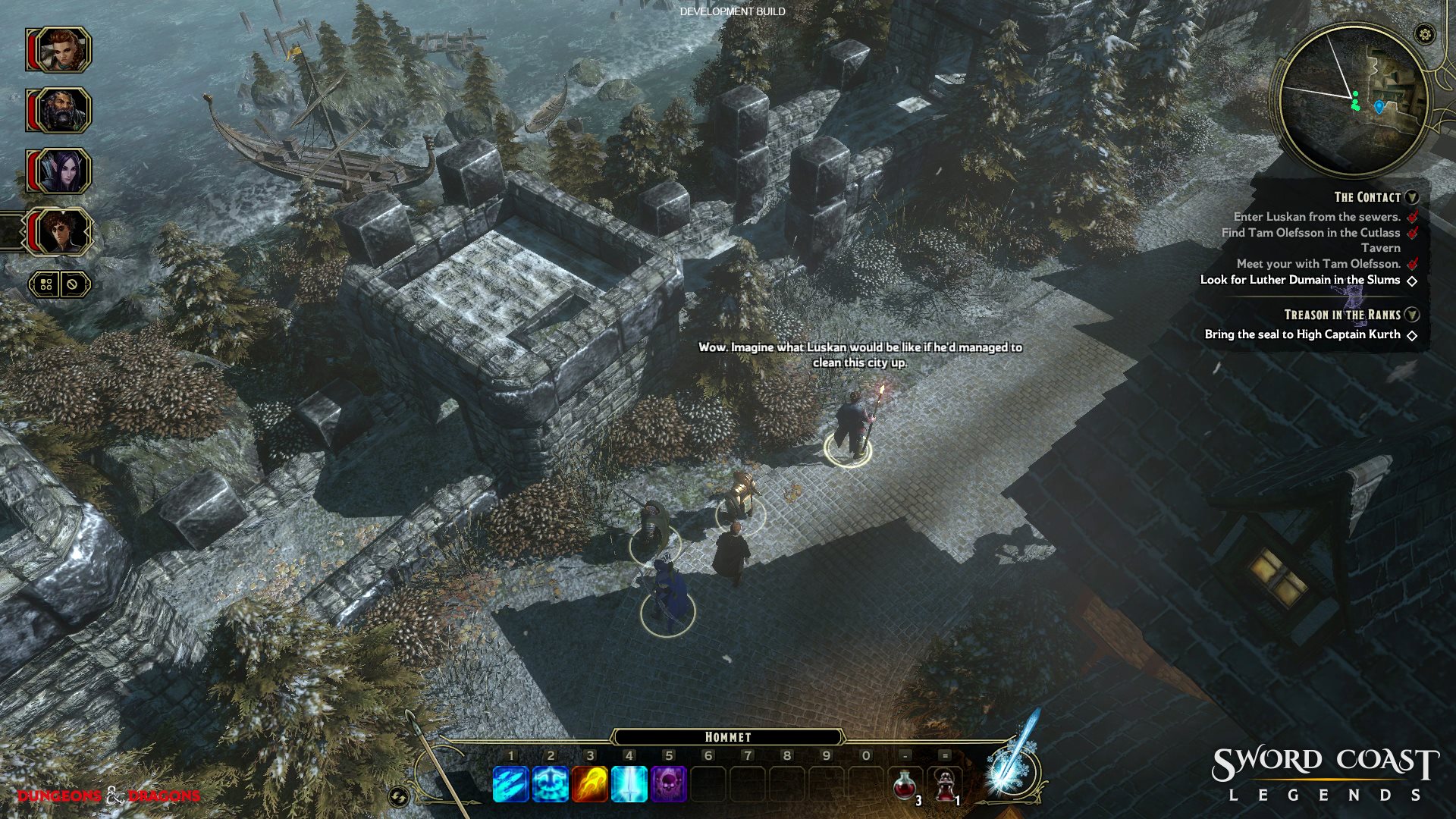
Task: Cast the purple skull ability in slot 5
Action: 669,783
